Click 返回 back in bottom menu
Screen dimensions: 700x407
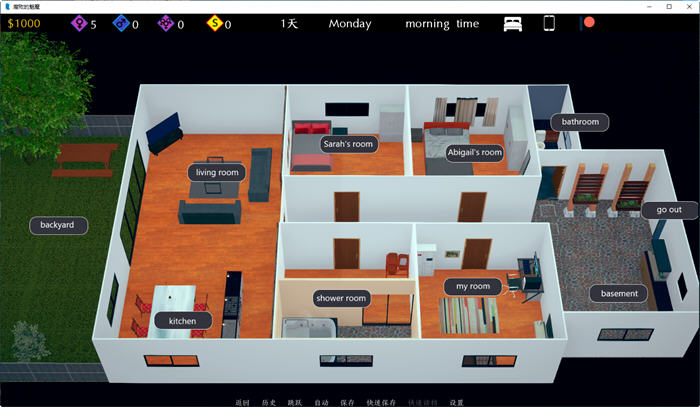tap(242, 402)
